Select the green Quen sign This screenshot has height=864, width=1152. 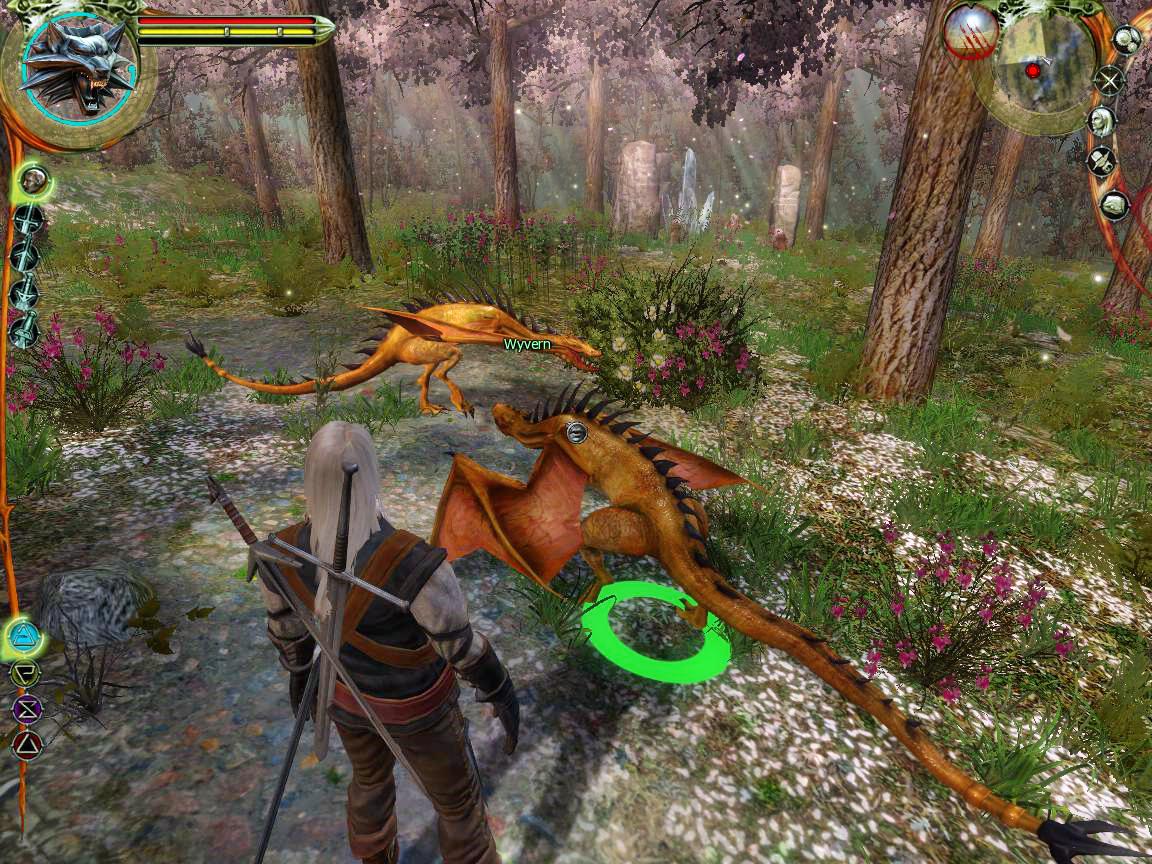(25, 672)
